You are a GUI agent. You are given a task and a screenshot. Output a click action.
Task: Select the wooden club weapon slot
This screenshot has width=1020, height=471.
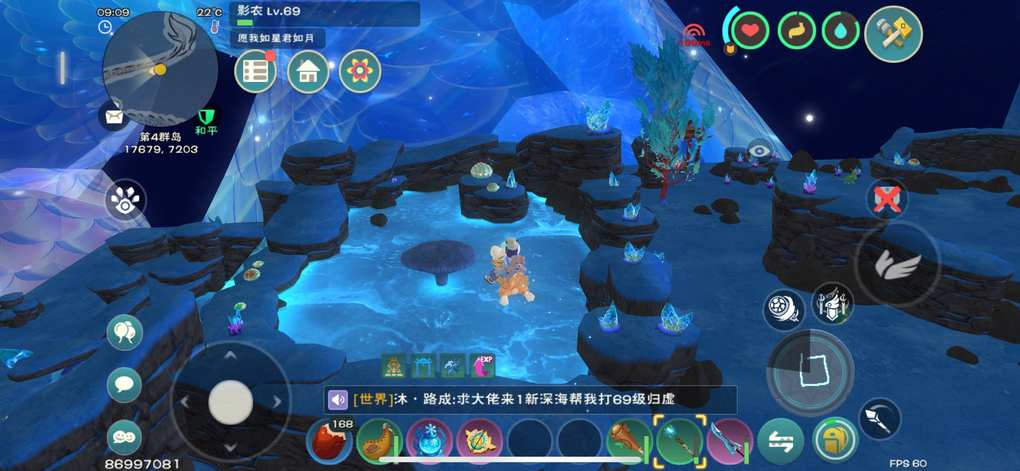coord(630,441)
